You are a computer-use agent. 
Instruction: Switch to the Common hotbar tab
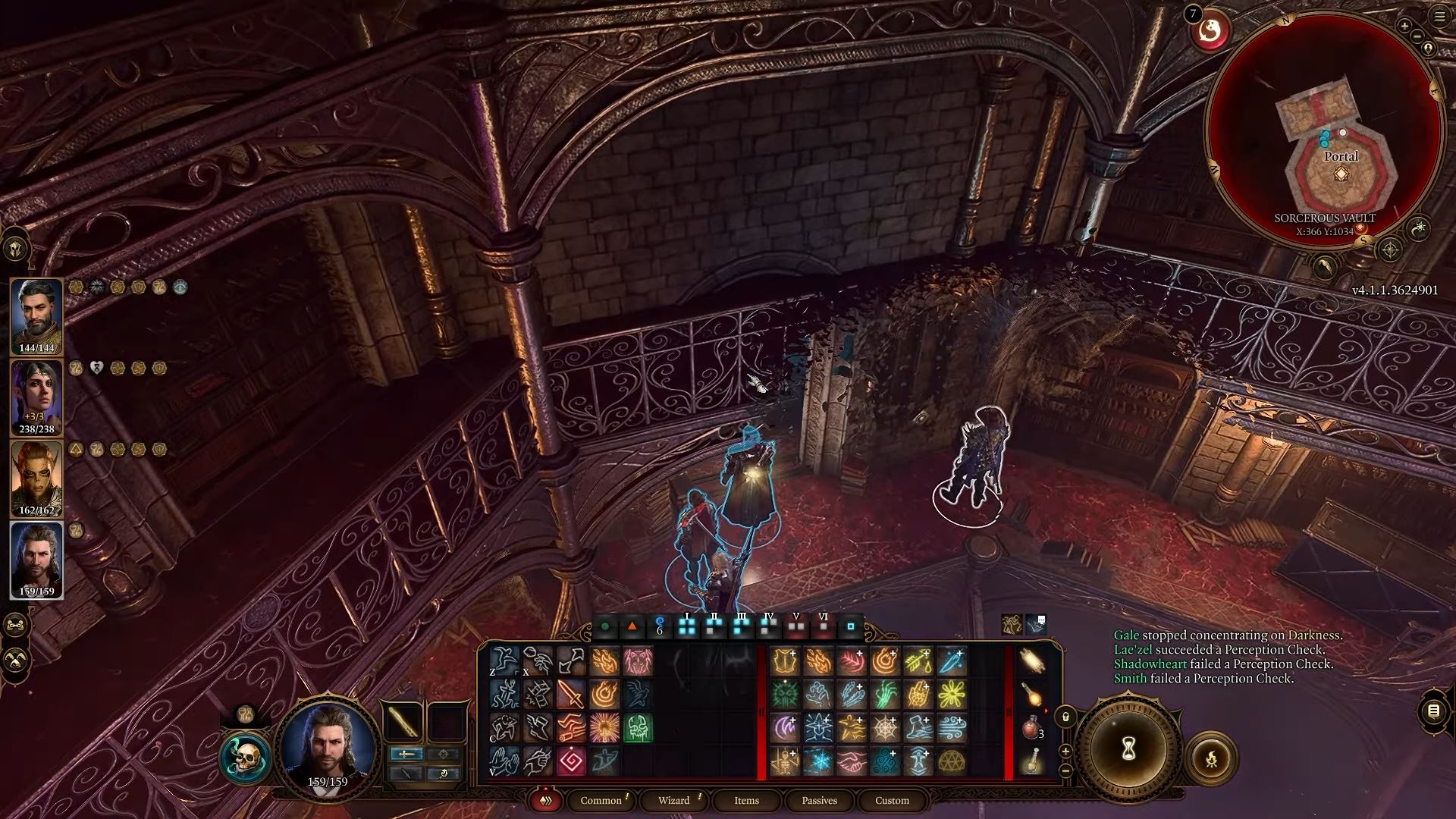(601, 800)
